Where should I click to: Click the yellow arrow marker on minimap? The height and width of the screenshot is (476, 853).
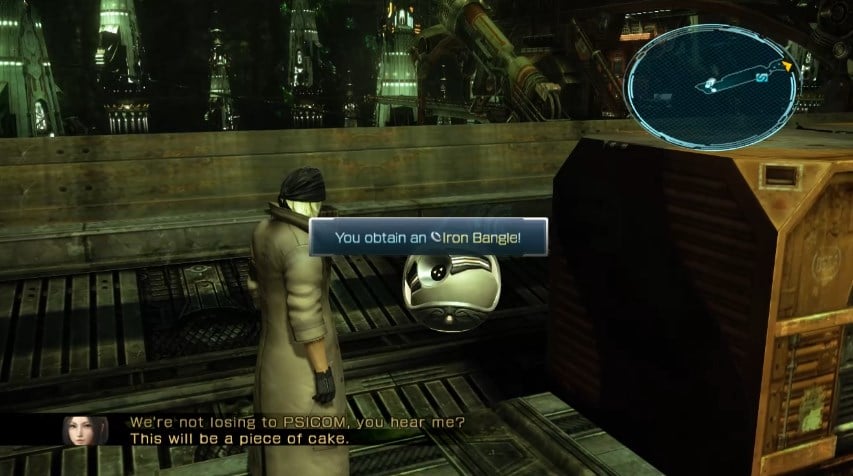(x=788, y=67)
